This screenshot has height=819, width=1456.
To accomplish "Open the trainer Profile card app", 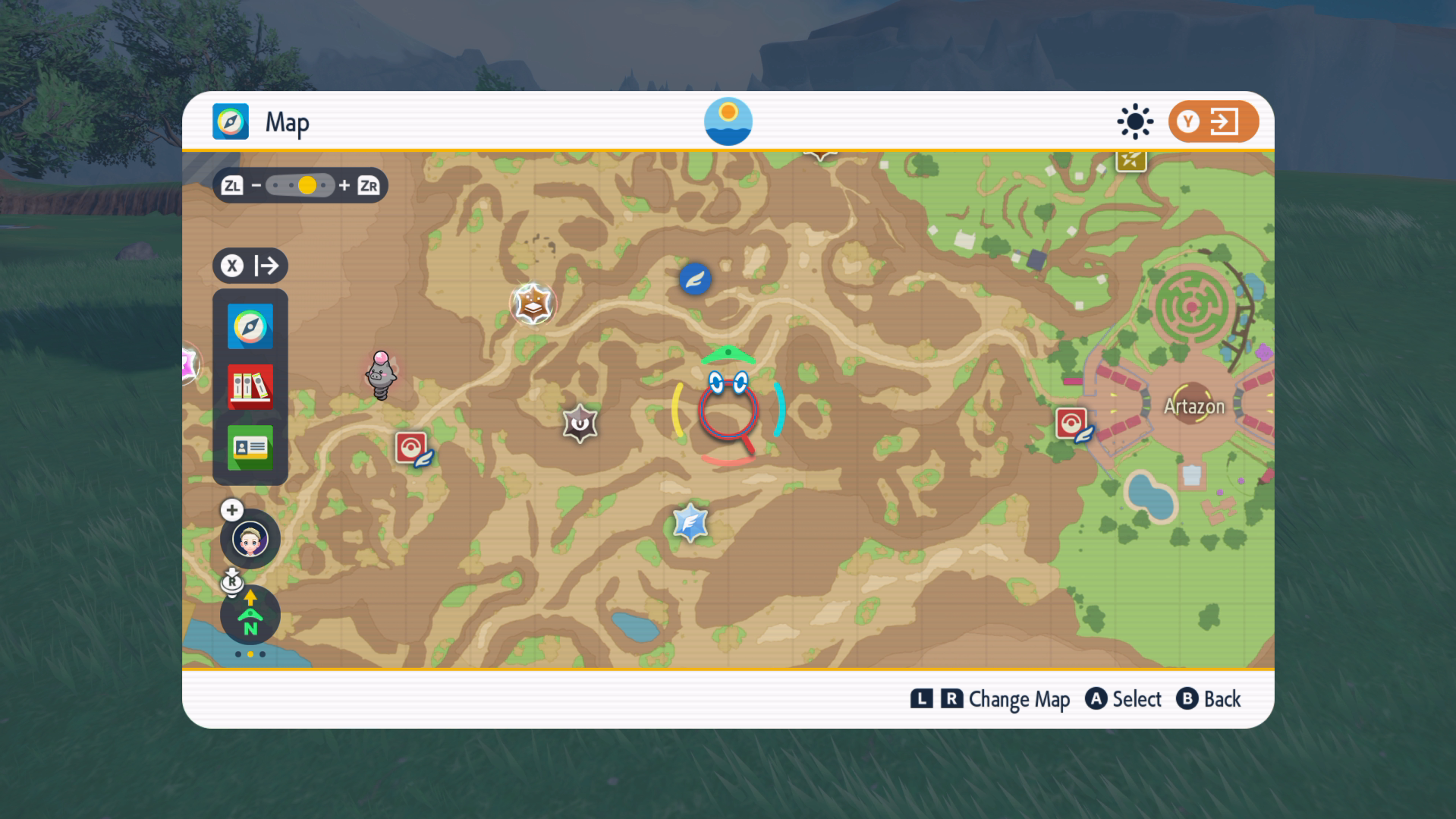I will [250, 448].
